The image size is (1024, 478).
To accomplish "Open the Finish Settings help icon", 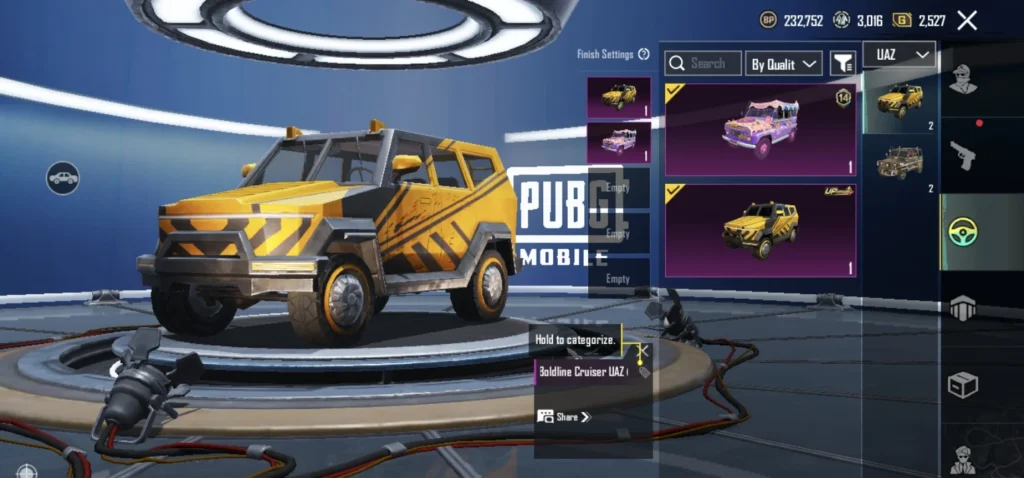I will [644, 54].
